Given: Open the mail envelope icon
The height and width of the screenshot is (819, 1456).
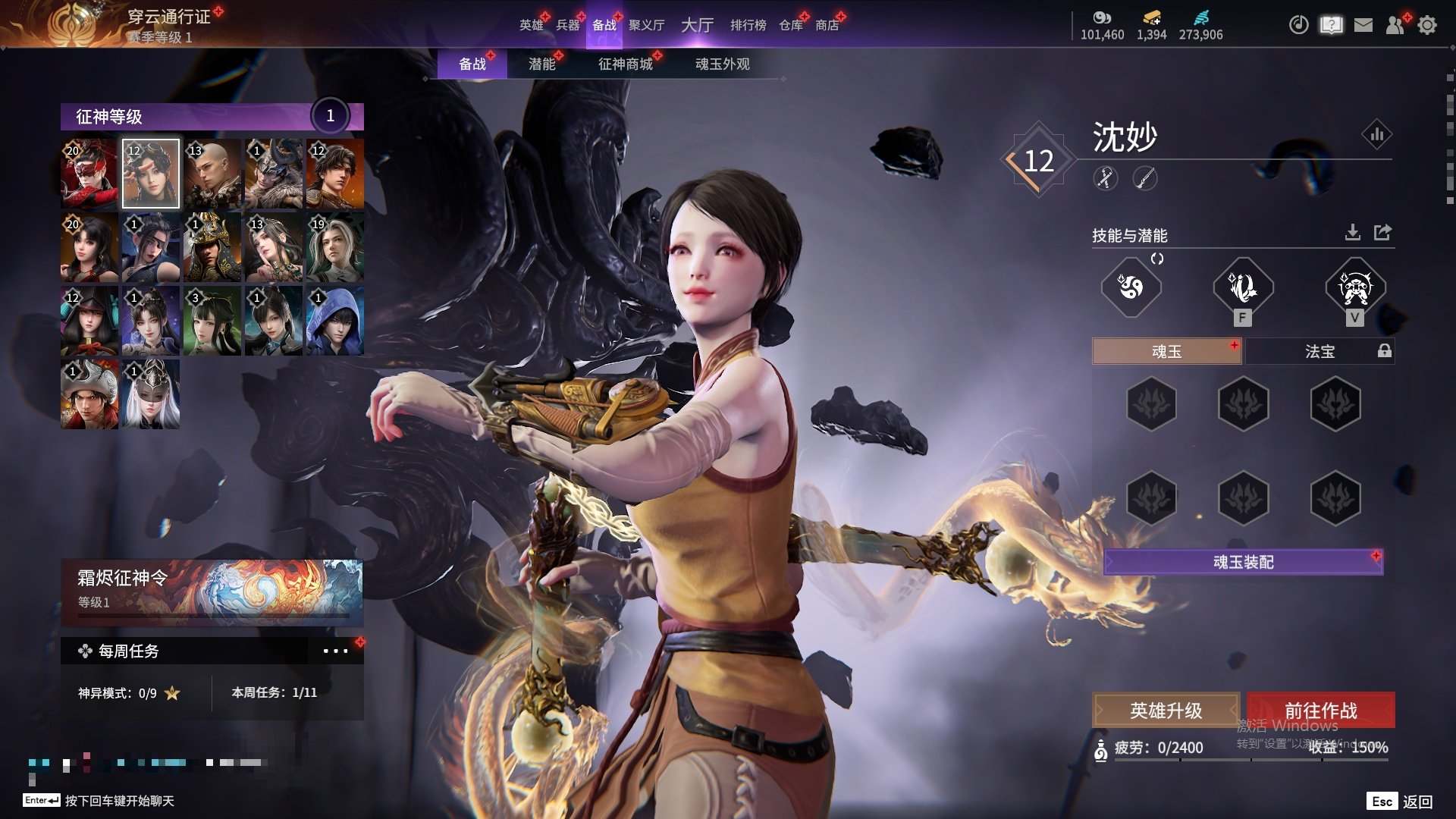Looking at the screenshot, I should pyautogui.click(x=1363, y=25).
